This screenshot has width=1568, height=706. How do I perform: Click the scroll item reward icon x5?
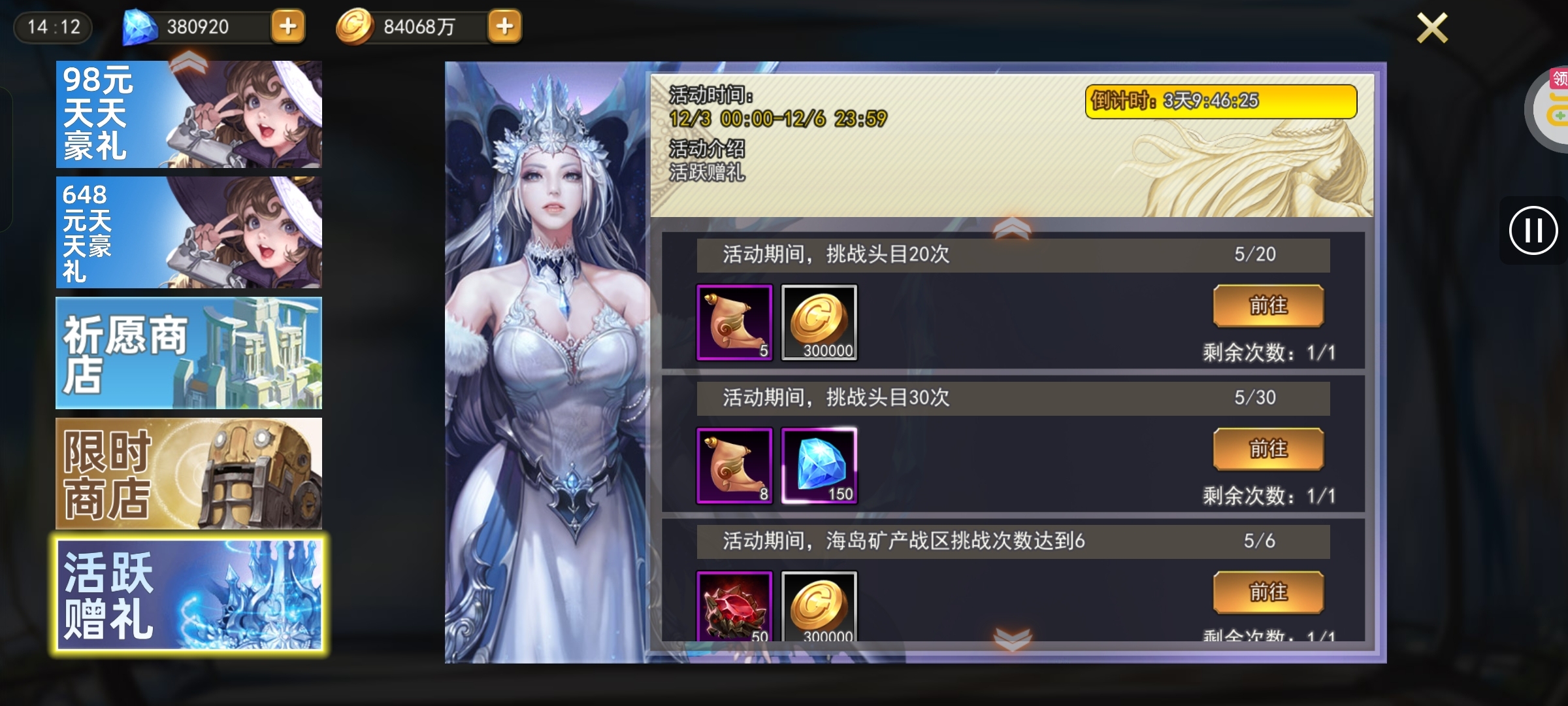[736, 322]
